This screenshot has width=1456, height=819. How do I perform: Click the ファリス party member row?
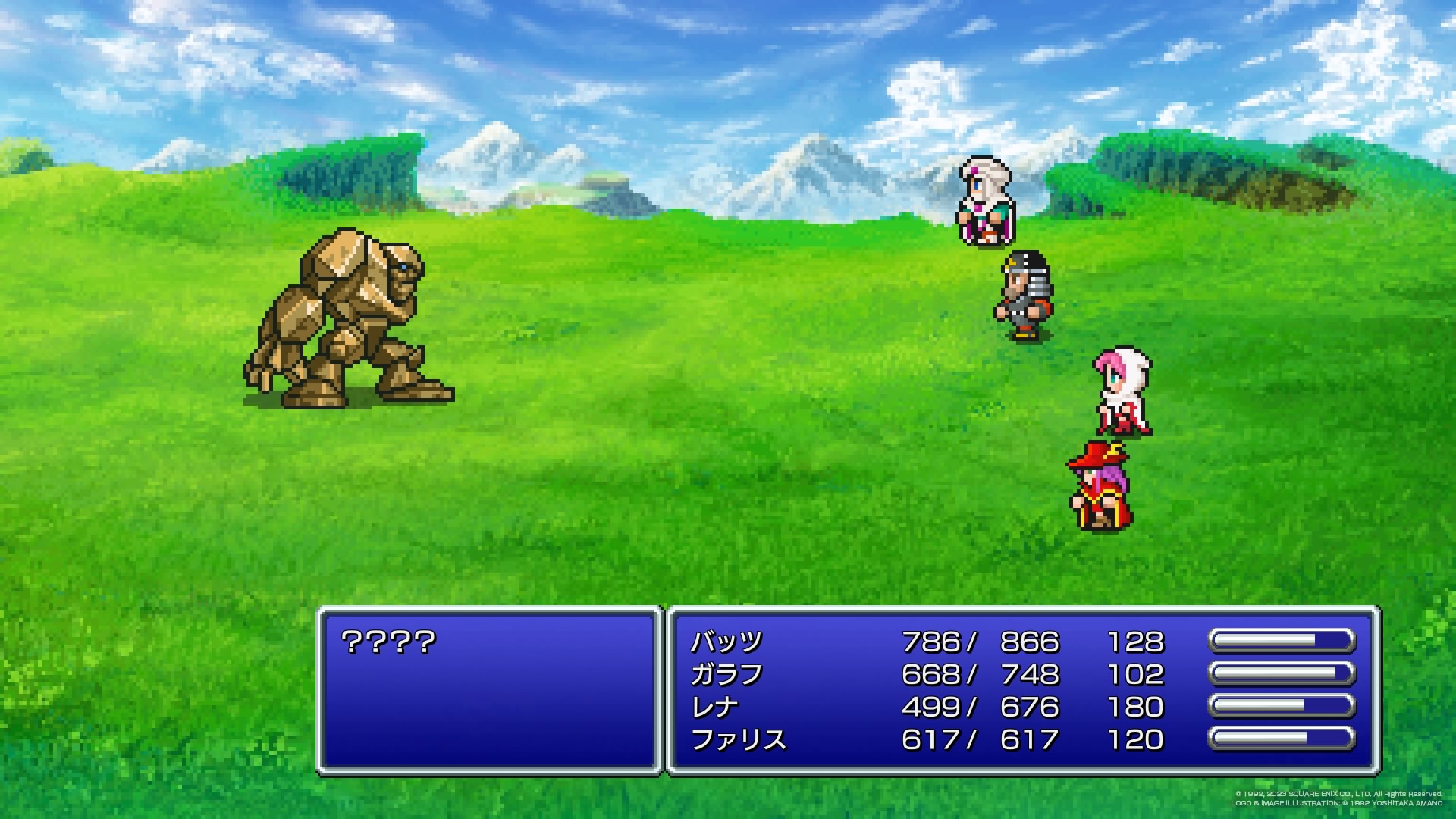click(x=738, y=740)
